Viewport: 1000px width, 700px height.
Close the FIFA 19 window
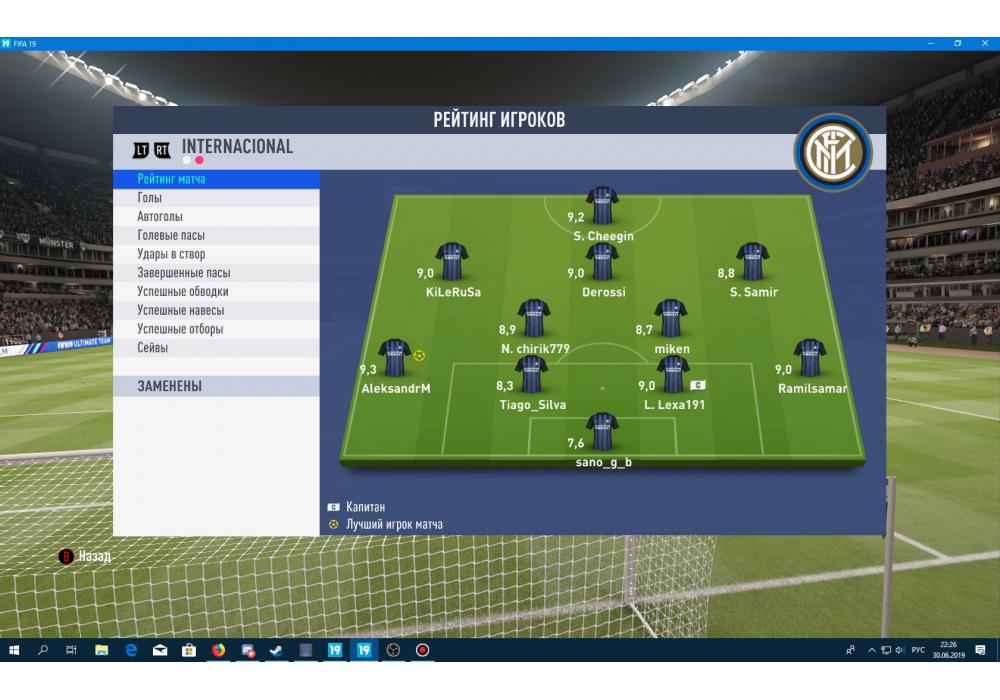[985, 43]
